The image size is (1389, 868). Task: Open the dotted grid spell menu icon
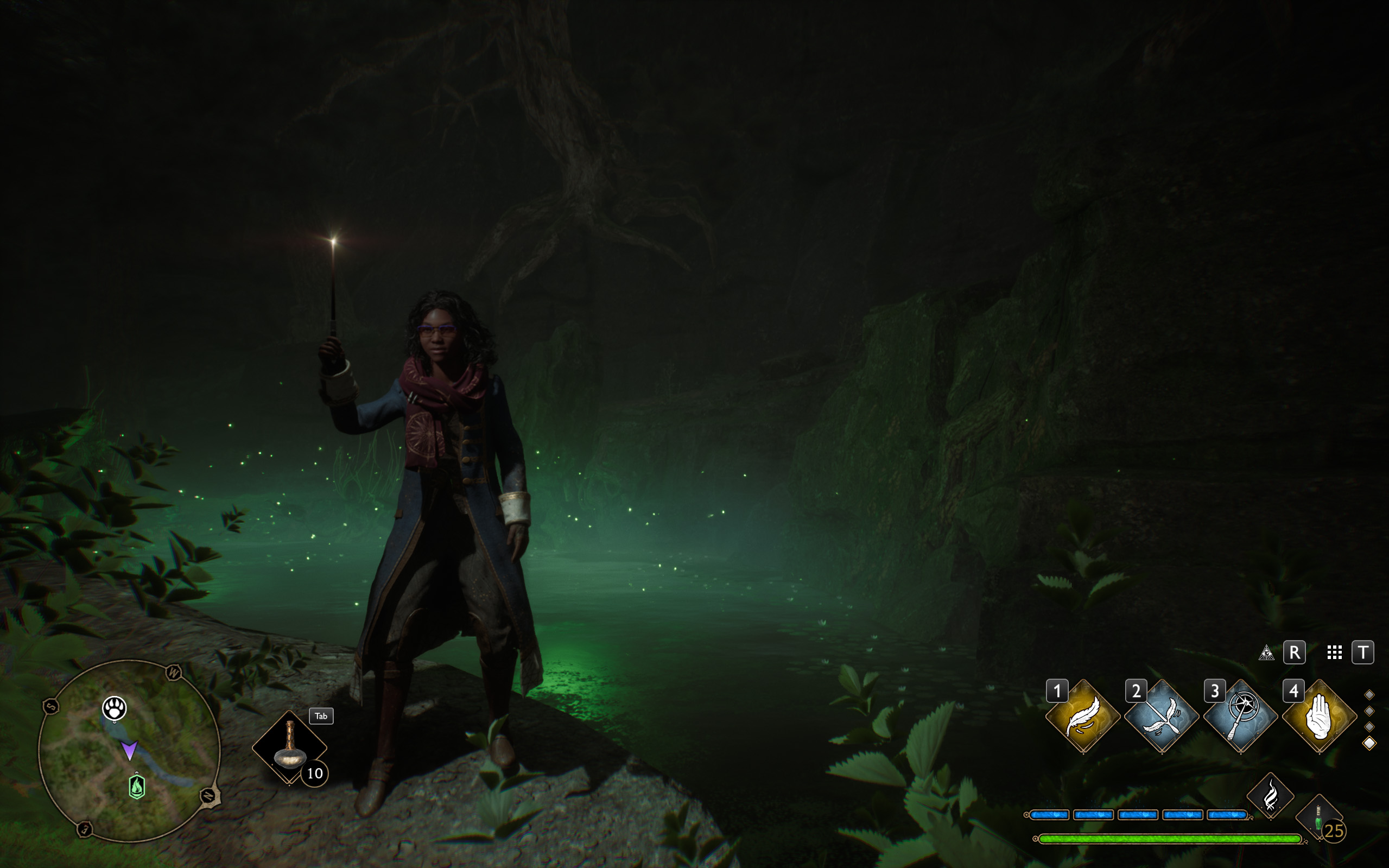[1335, 652]
